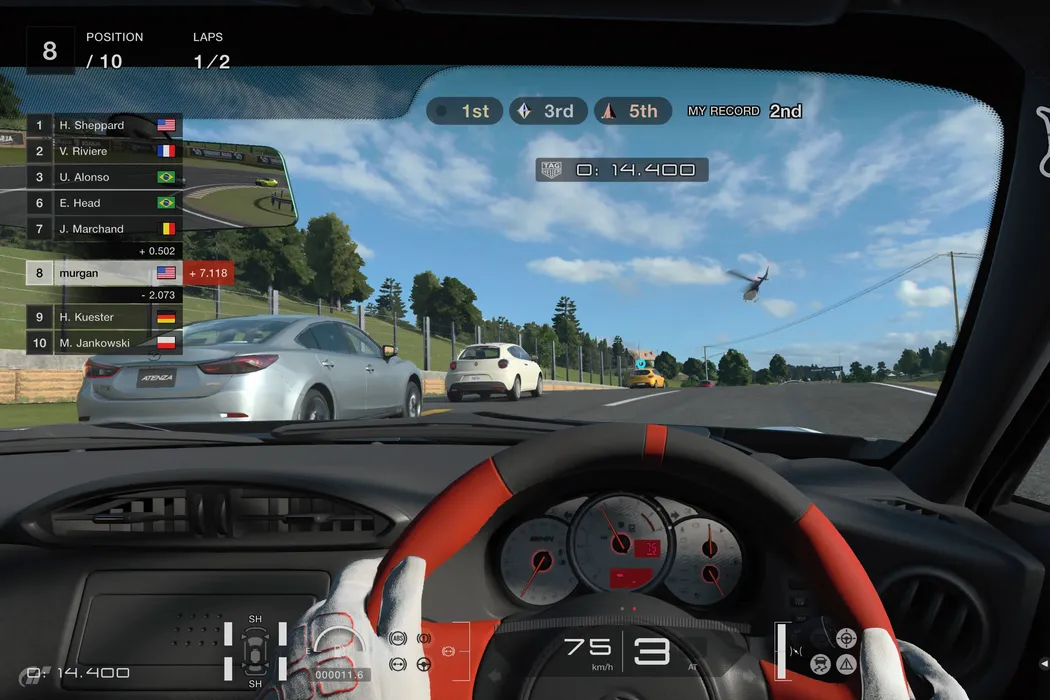Click the 1st place target badge

pyautogui.click(x=462, y=111)
